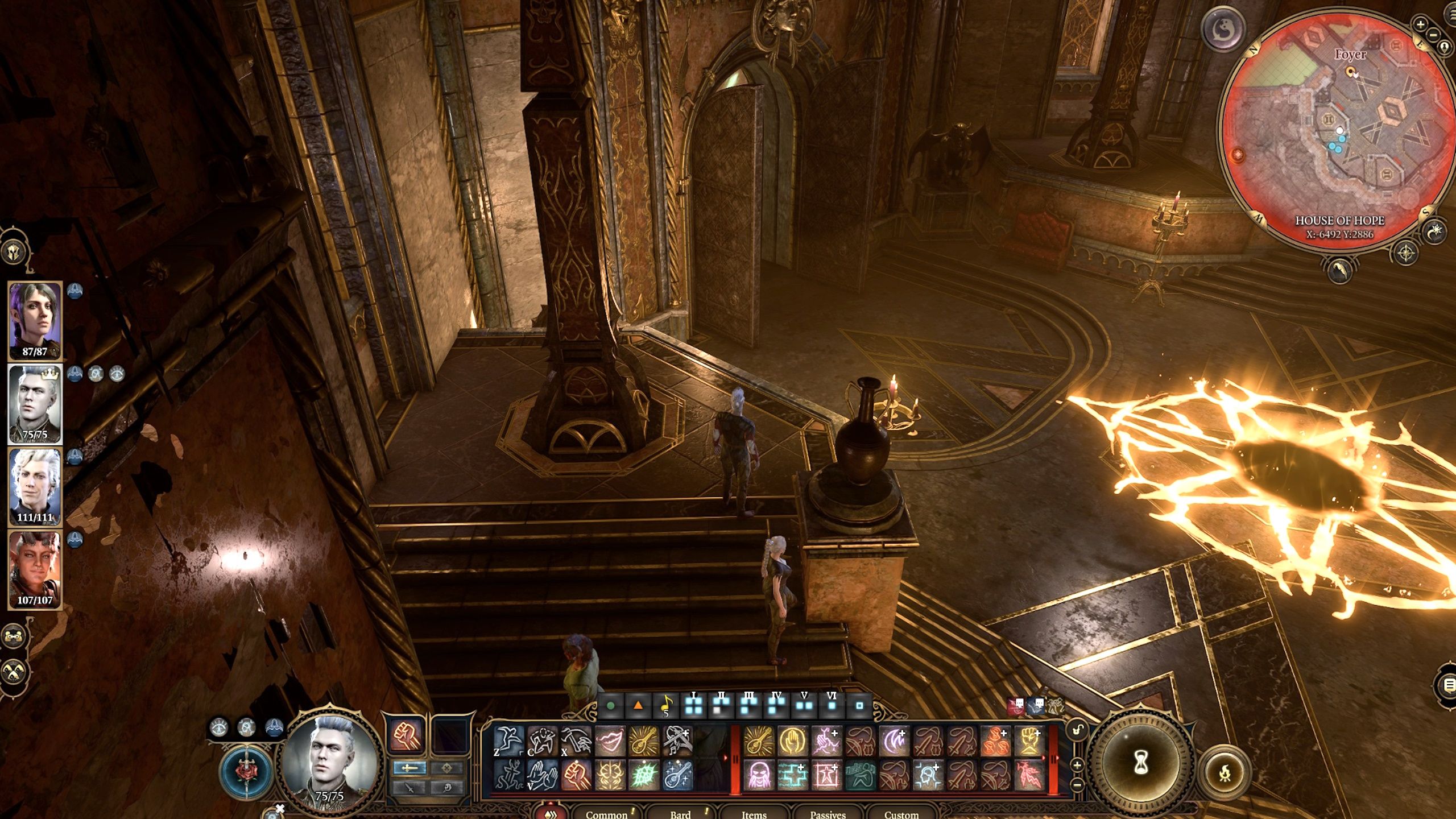This screenshot has height=819, width=1456.
Task: Select the white curly-haired companion portrait
Action: tap(35, 483)
